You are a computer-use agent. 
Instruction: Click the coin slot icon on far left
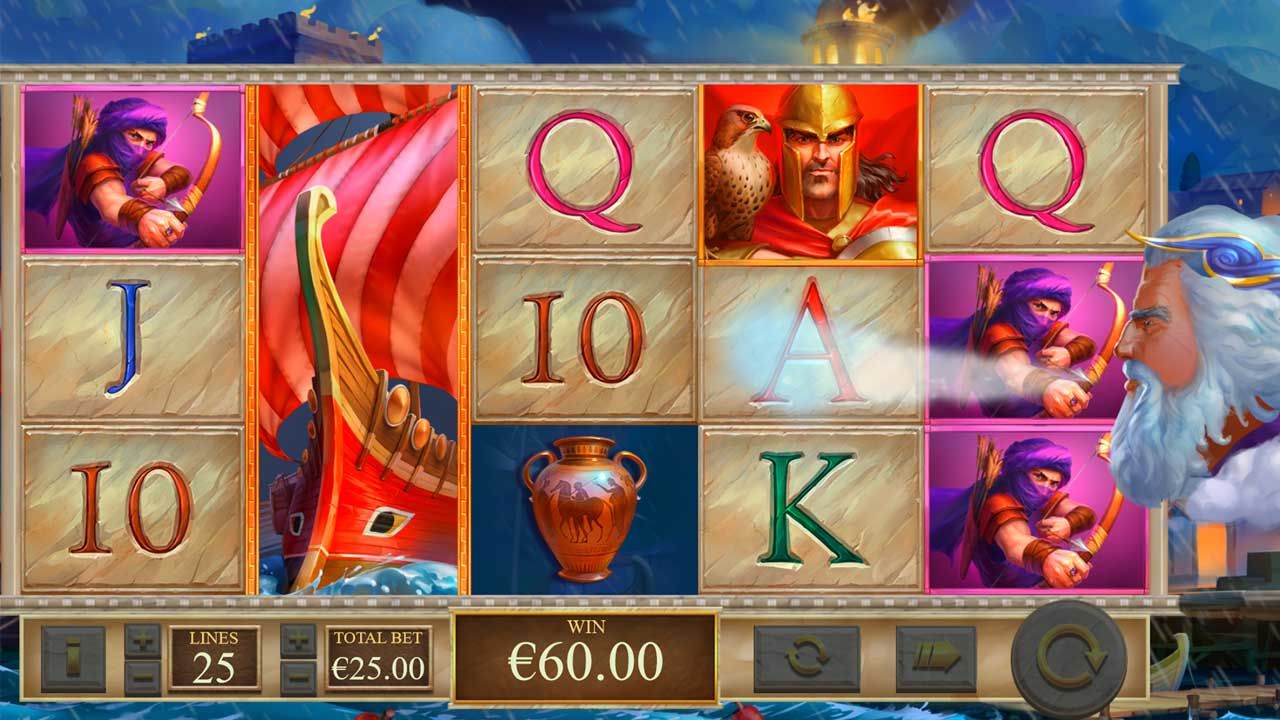[x=73, y=658]
